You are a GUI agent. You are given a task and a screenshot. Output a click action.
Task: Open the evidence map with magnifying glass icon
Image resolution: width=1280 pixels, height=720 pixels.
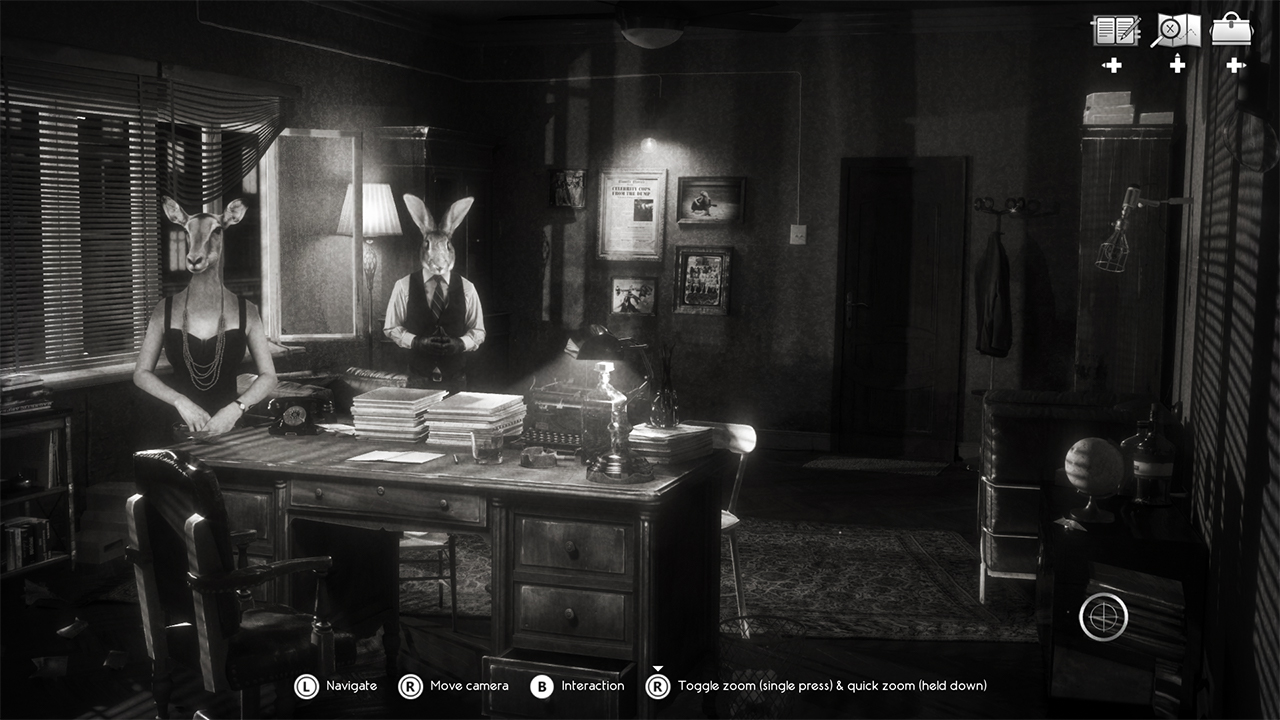(x=1176, y=29)
